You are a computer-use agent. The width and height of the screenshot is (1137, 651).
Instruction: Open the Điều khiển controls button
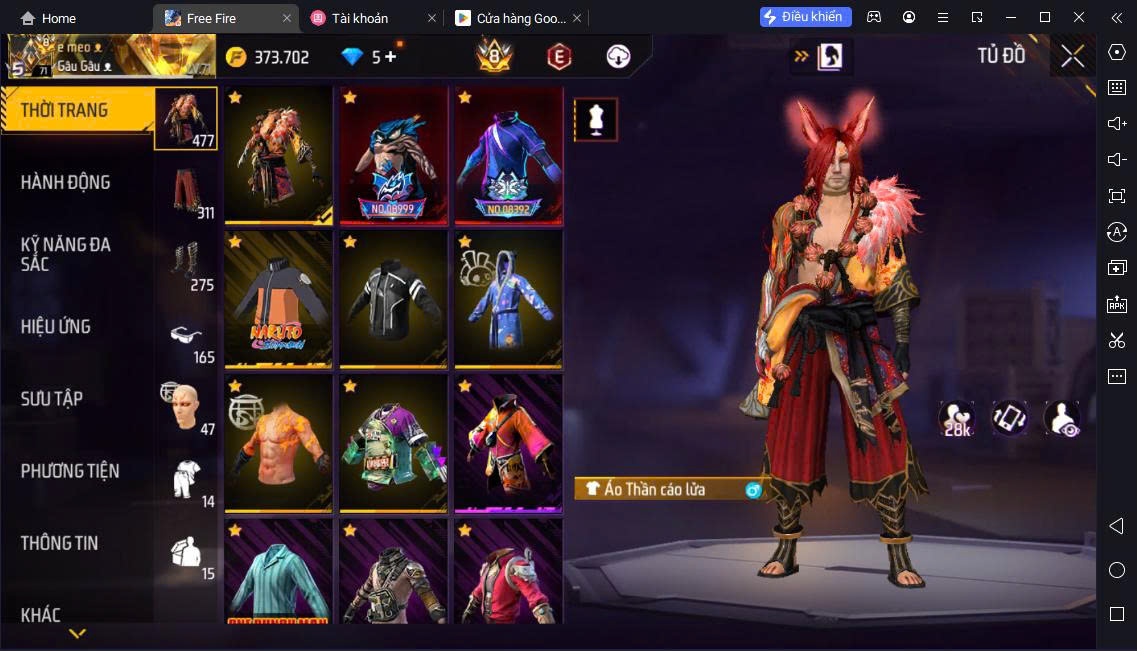click(x=805, y=17)
